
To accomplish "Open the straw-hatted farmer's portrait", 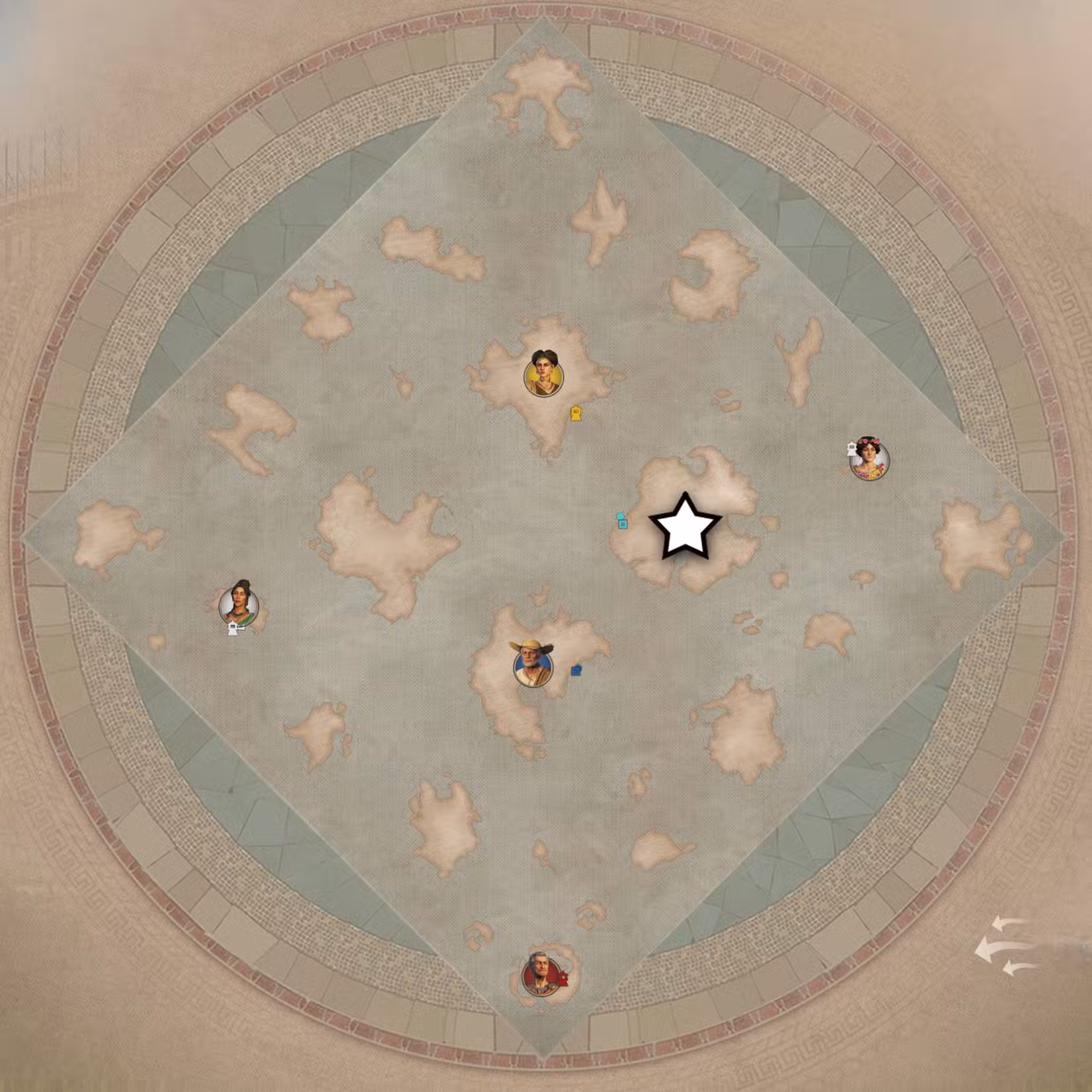I will pos(533,666).
